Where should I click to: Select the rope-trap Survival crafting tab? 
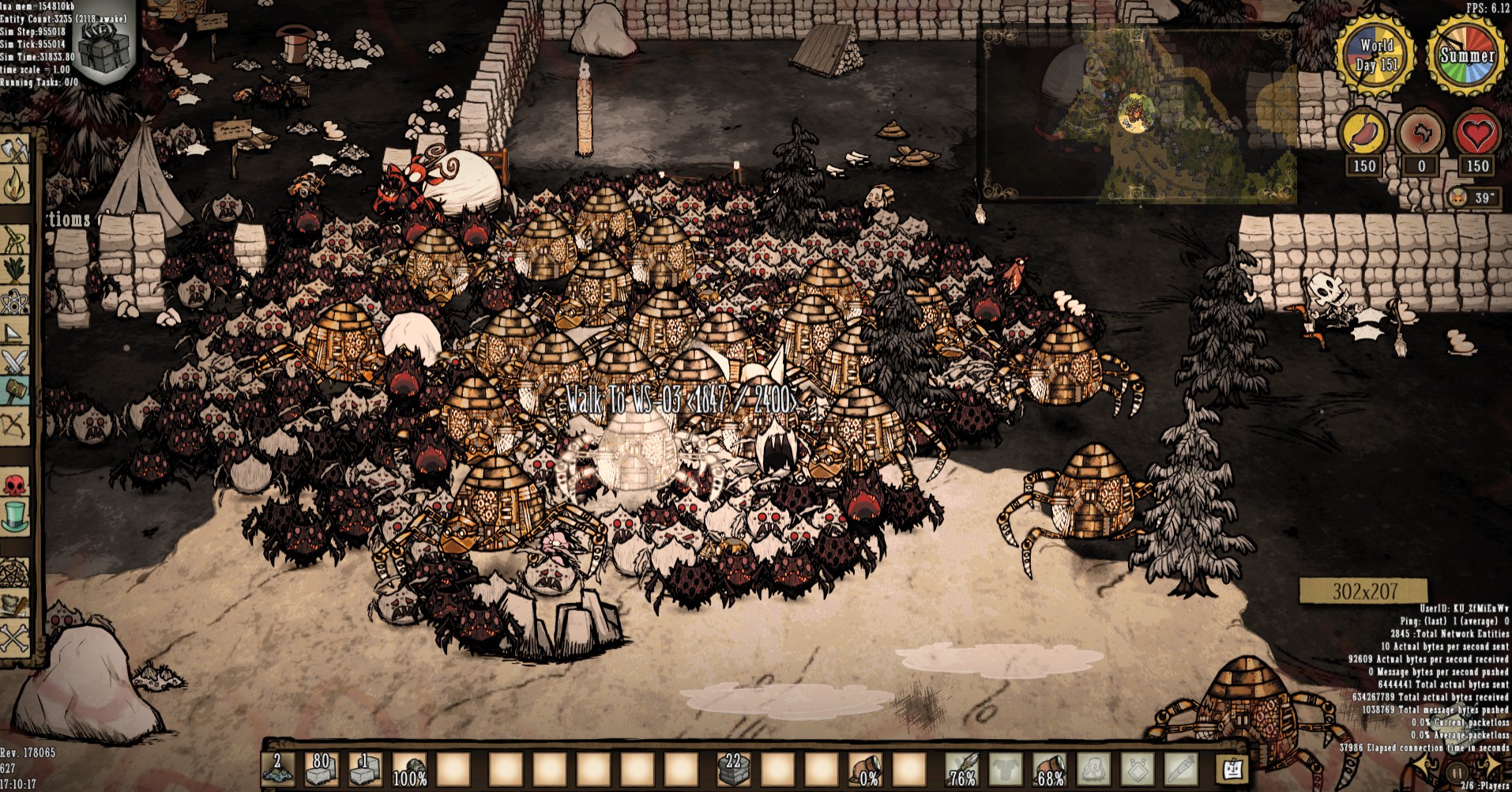point(16,239)
